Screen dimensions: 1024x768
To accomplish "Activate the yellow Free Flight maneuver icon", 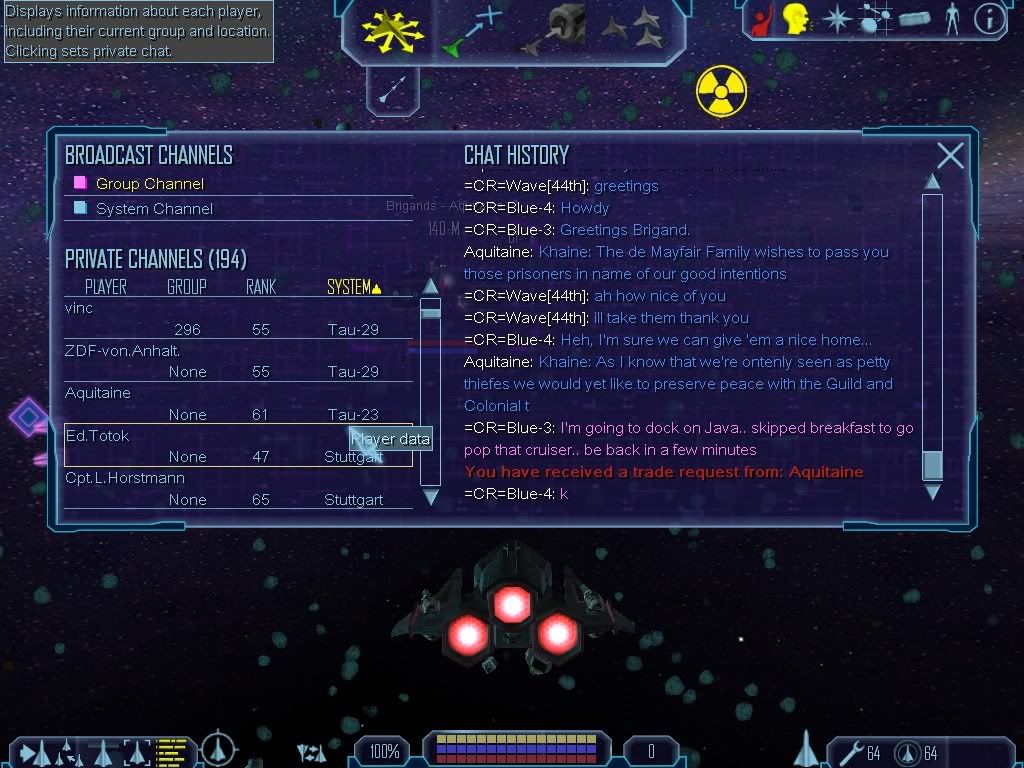I will coord(394,30).
